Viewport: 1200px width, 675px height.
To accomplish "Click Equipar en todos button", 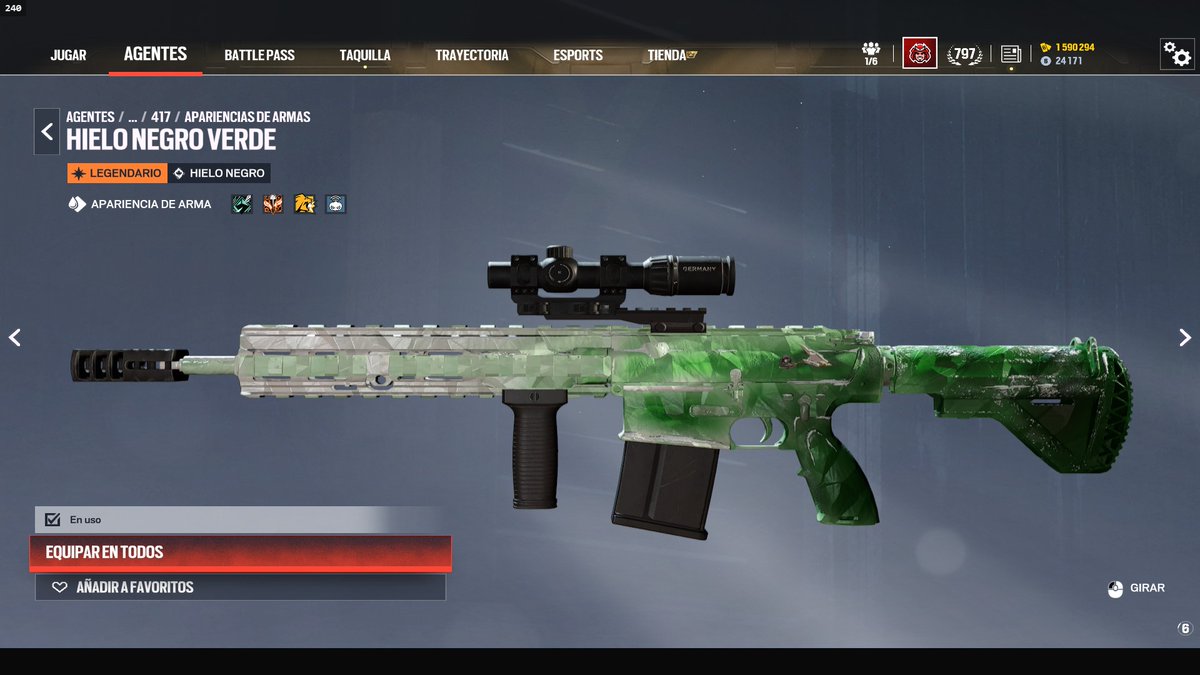I will click(x=240, y=552).
